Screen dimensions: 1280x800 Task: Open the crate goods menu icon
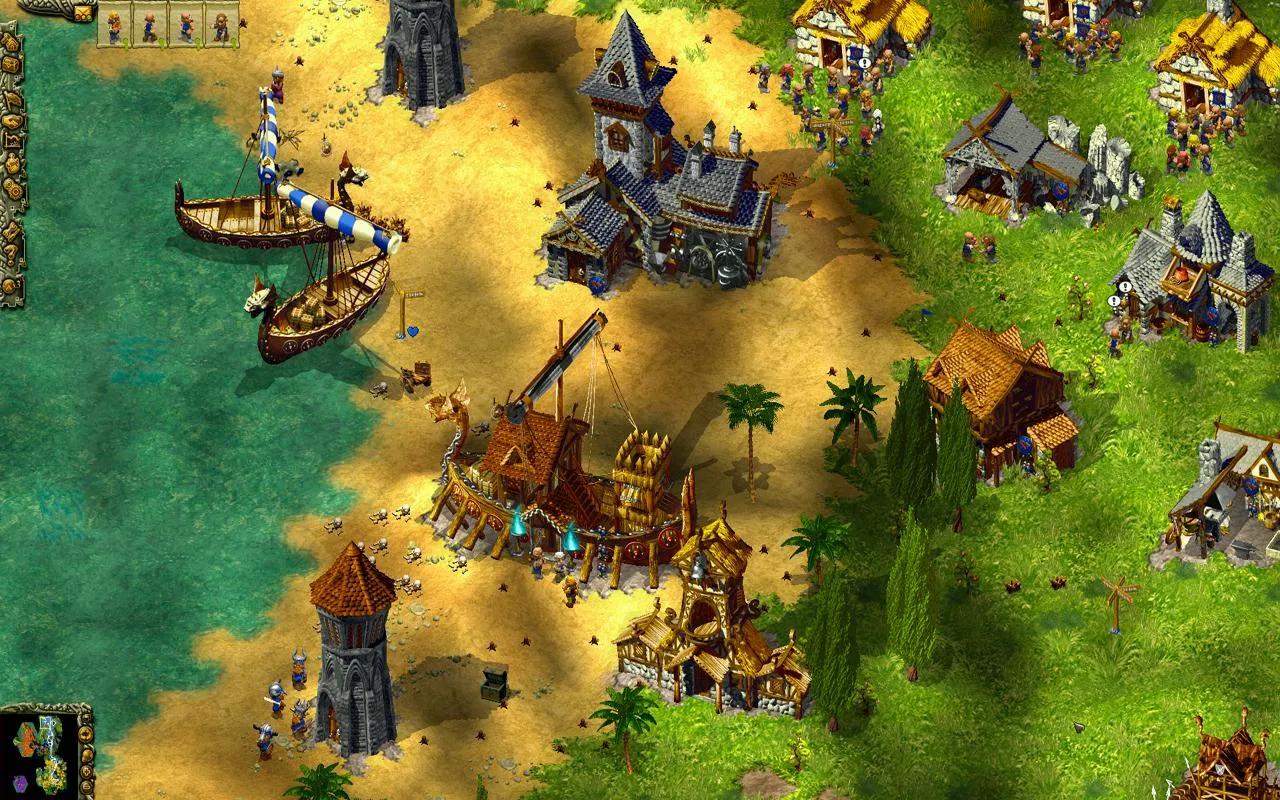point(12,65)
